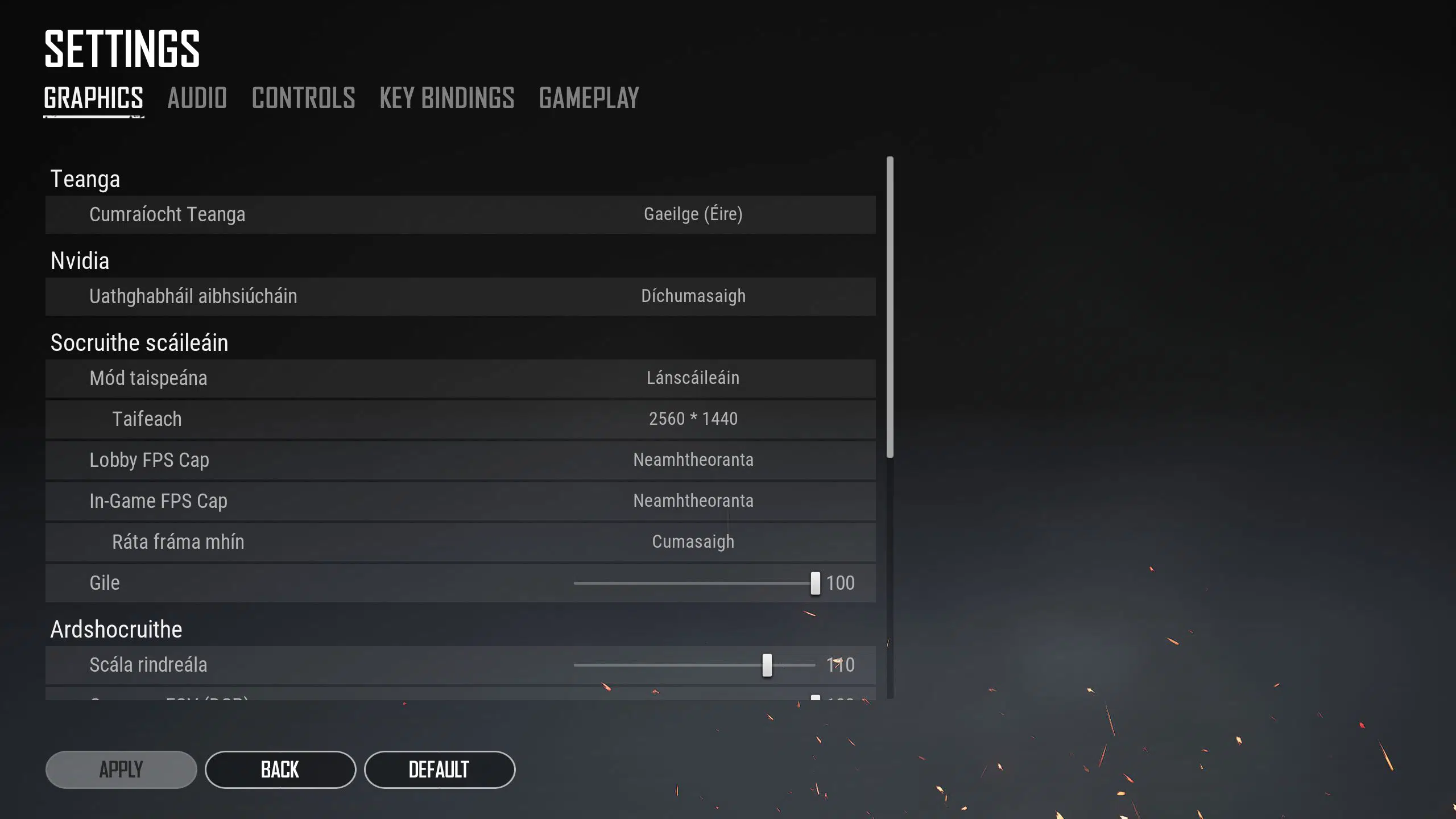This screenshot has height=819, width=1456.
Task: Switch to the CONTROLS tab
Action: [303, 98]
